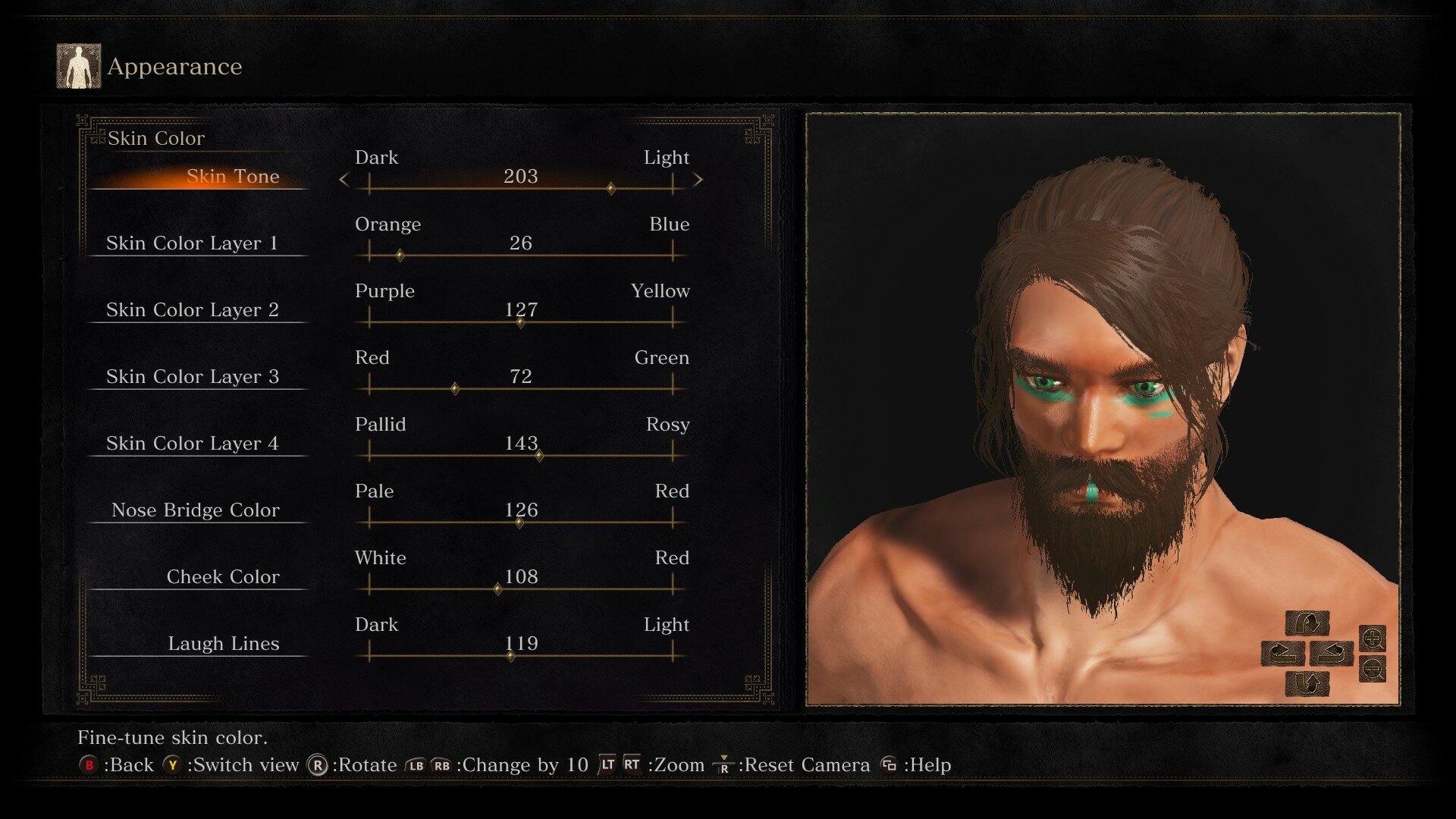Zoom out with the magnifier minus icon
This screenshot has height=819, width=1456.
click(1373, 669)
